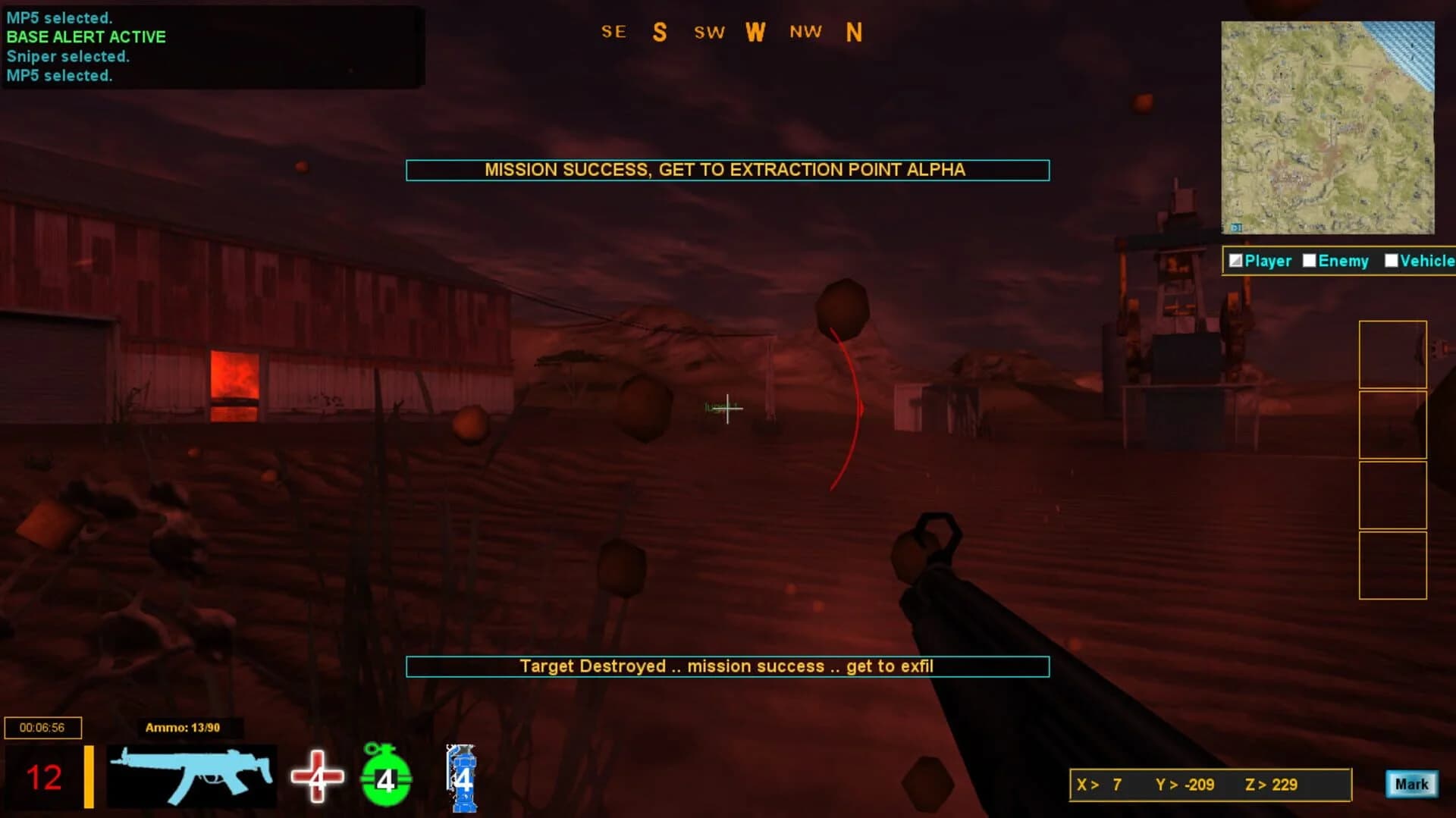Click the N heading on the compass
The height and width of the screenshot is (818, 1456).
pyautogui.click(x=854, y=32)
